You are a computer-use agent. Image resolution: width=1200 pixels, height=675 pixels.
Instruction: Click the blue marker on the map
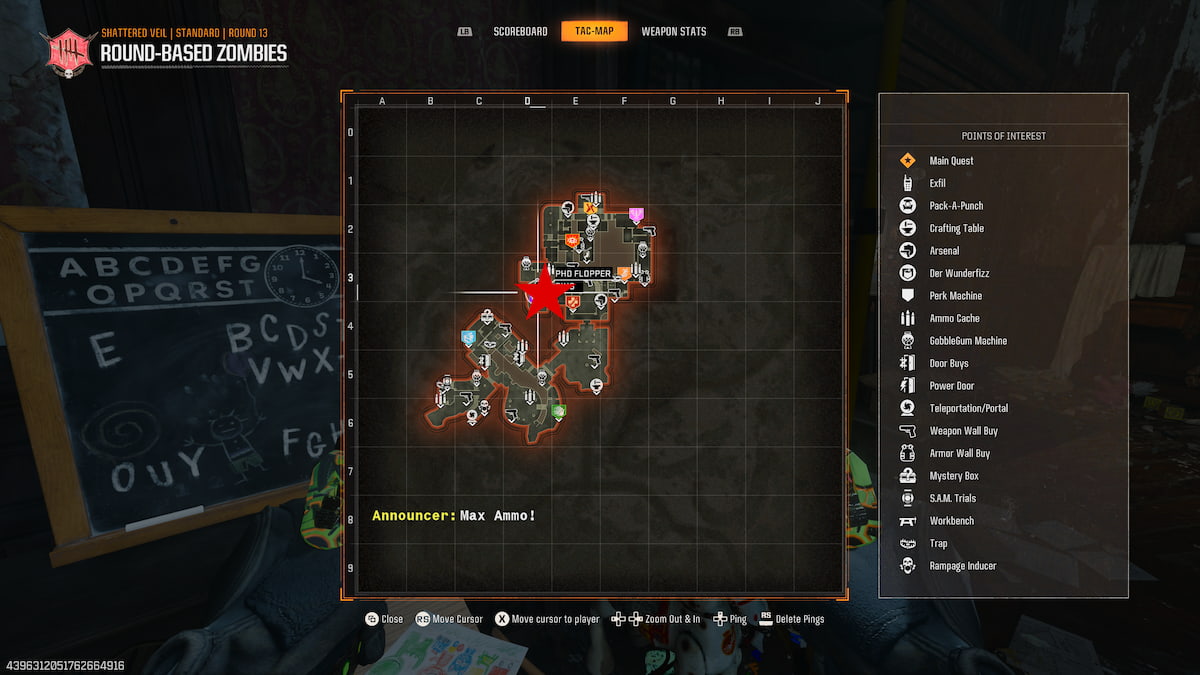point(468,338)
